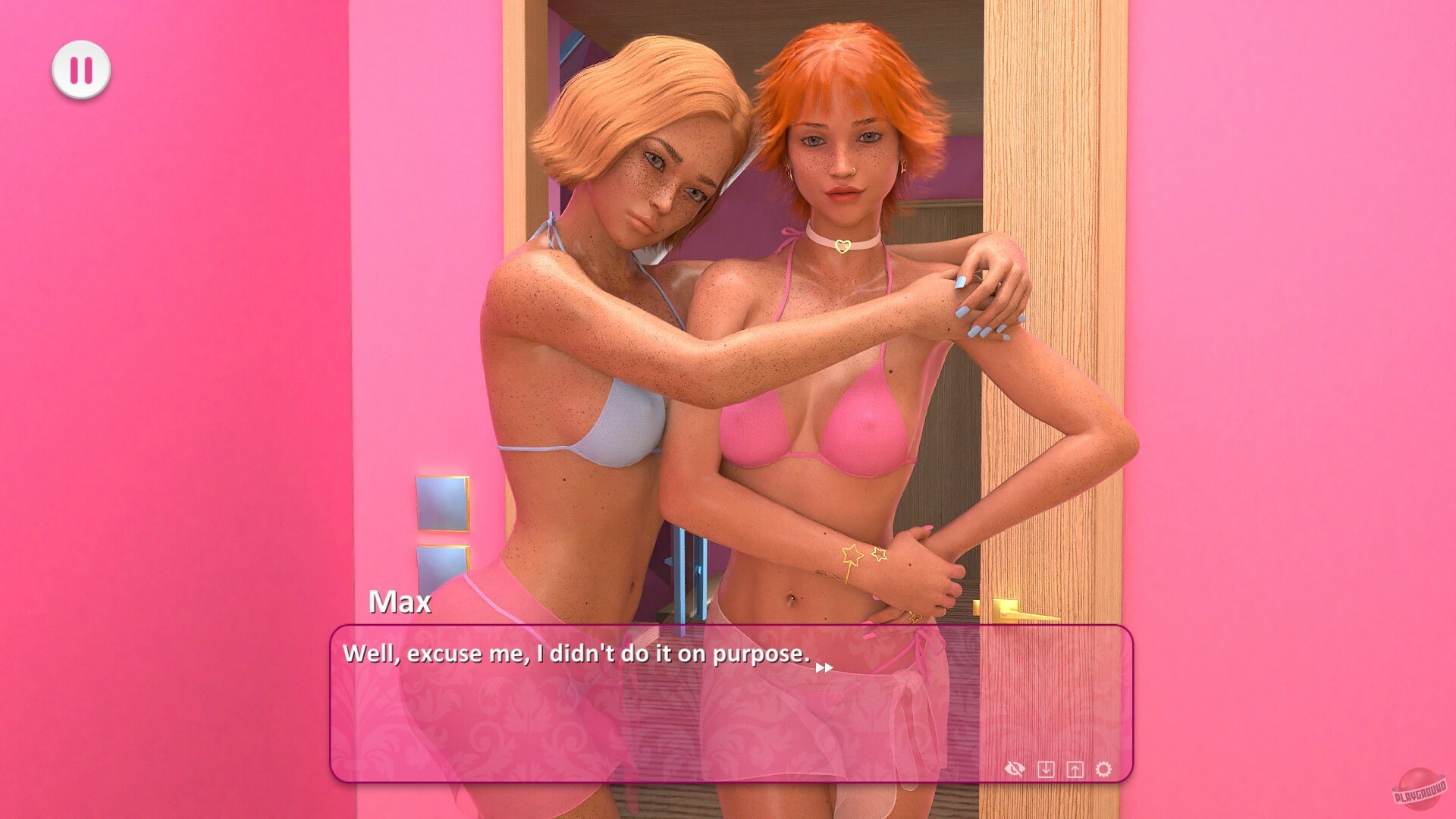The width and height of the screenshot is (1456, 819).
Task: Select the gear icon beside the load icon
Action: click(1104, 769)
